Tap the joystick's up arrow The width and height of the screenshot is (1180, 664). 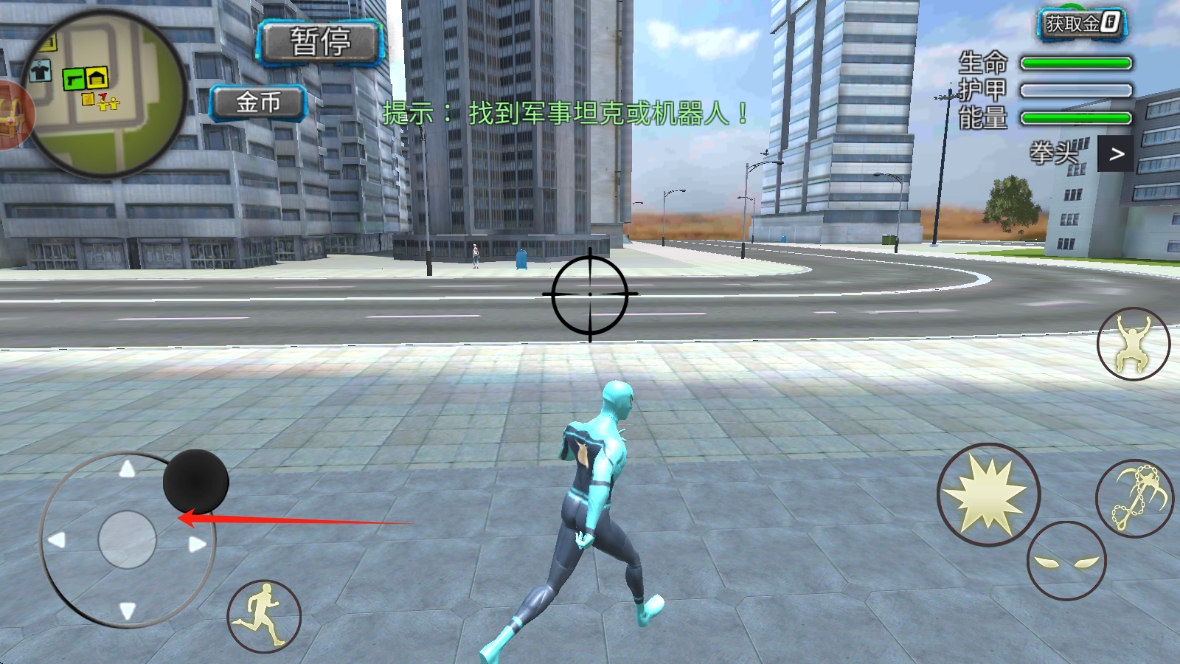click(x=127, y=469)
